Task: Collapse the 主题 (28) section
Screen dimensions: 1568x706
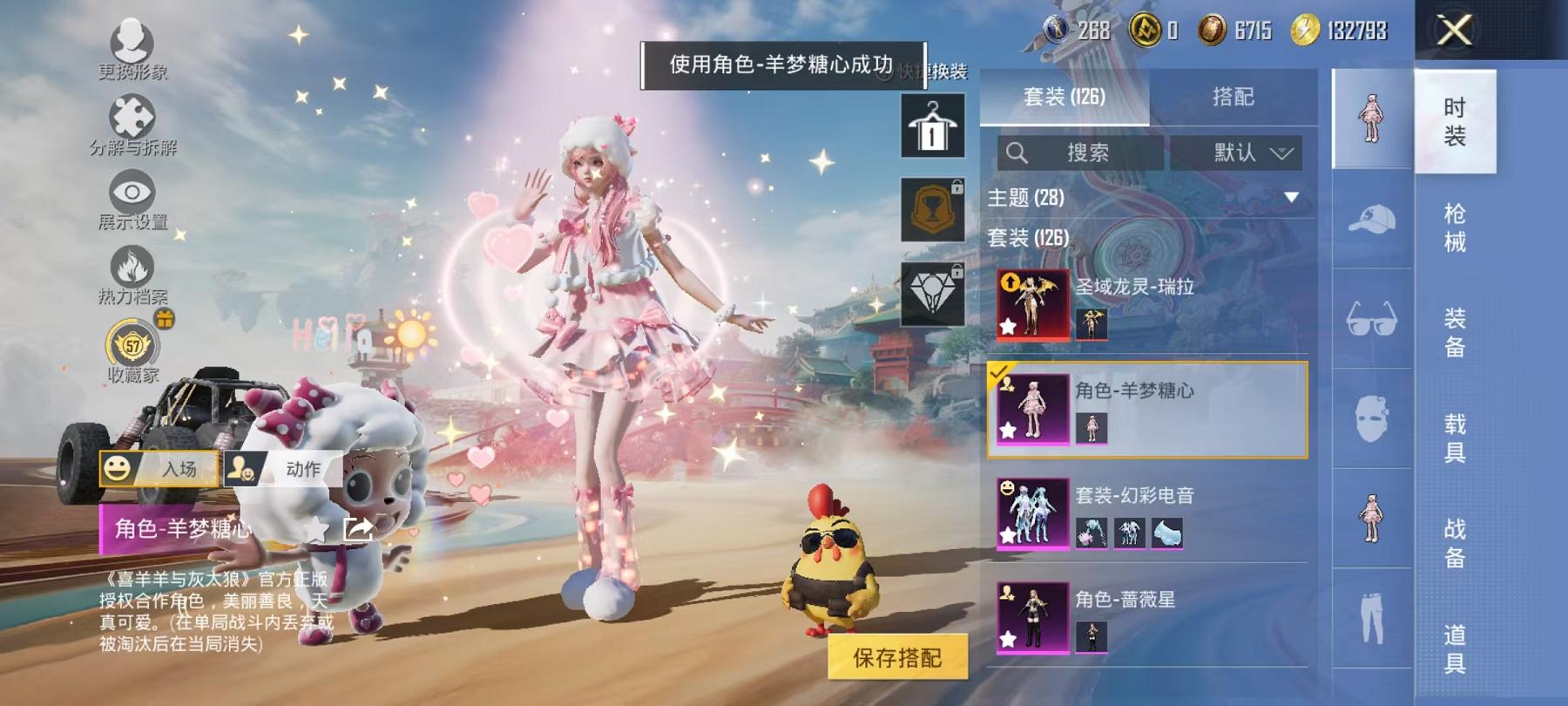Action: tap(1291, 197)
